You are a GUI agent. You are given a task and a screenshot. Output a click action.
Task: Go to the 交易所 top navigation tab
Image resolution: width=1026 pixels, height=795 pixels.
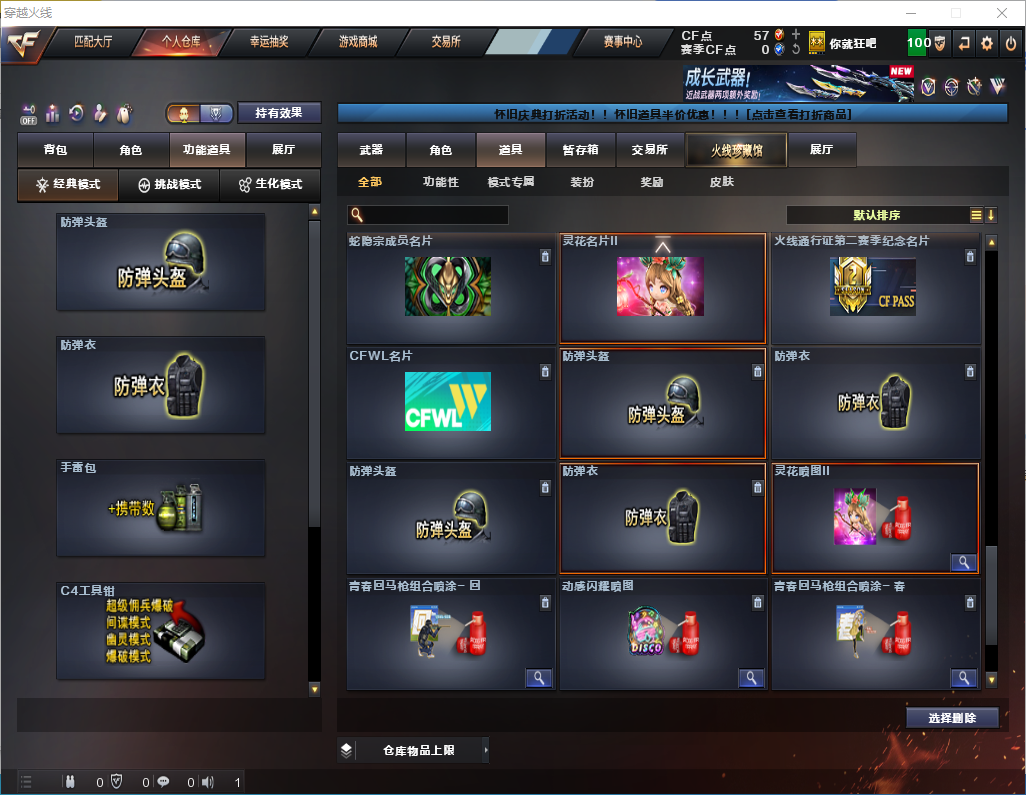(446, 42)
